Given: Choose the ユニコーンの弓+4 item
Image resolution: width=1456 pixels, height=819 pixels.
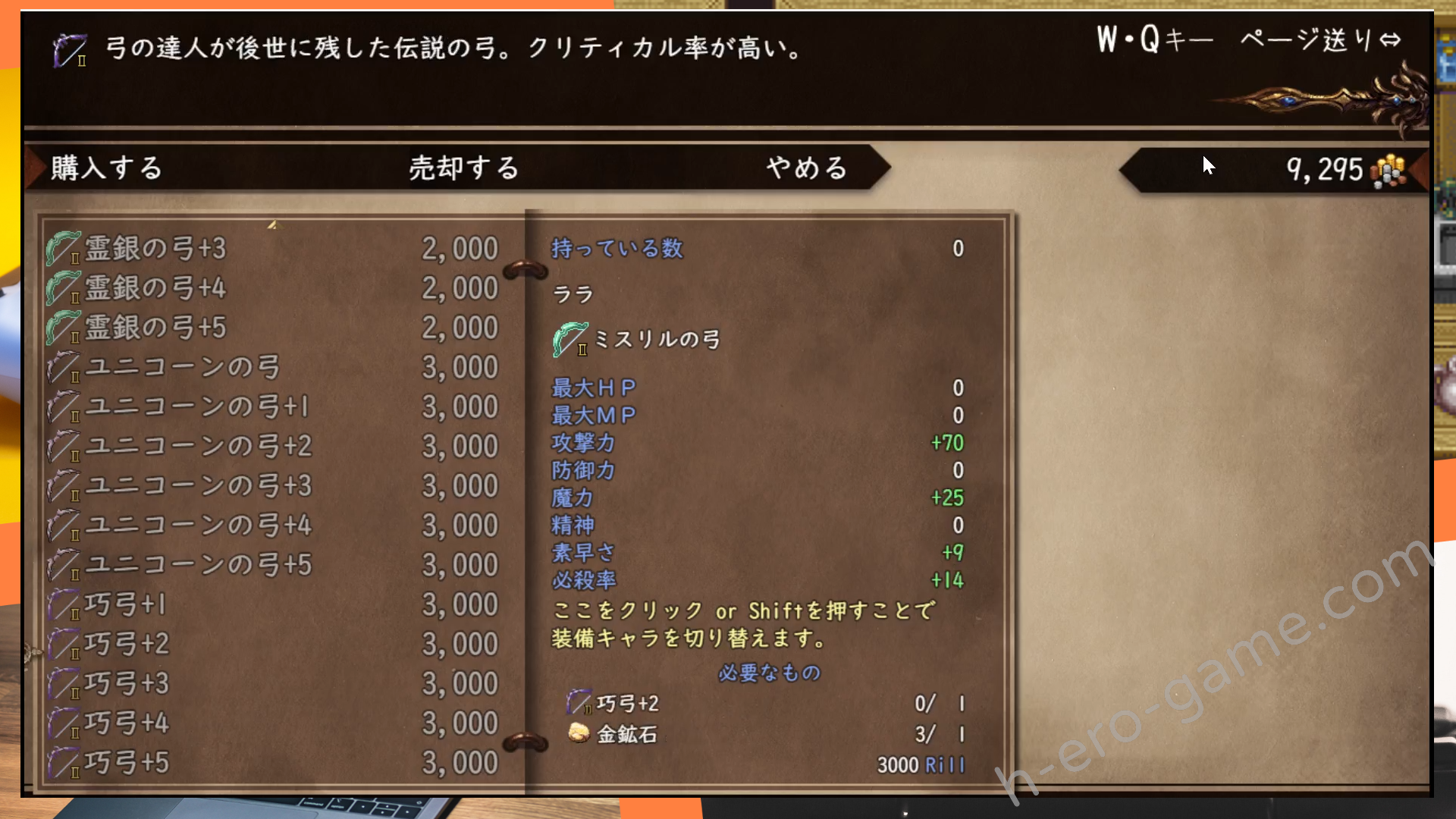Looking at the screenshot, I should (x=271, y=526).
